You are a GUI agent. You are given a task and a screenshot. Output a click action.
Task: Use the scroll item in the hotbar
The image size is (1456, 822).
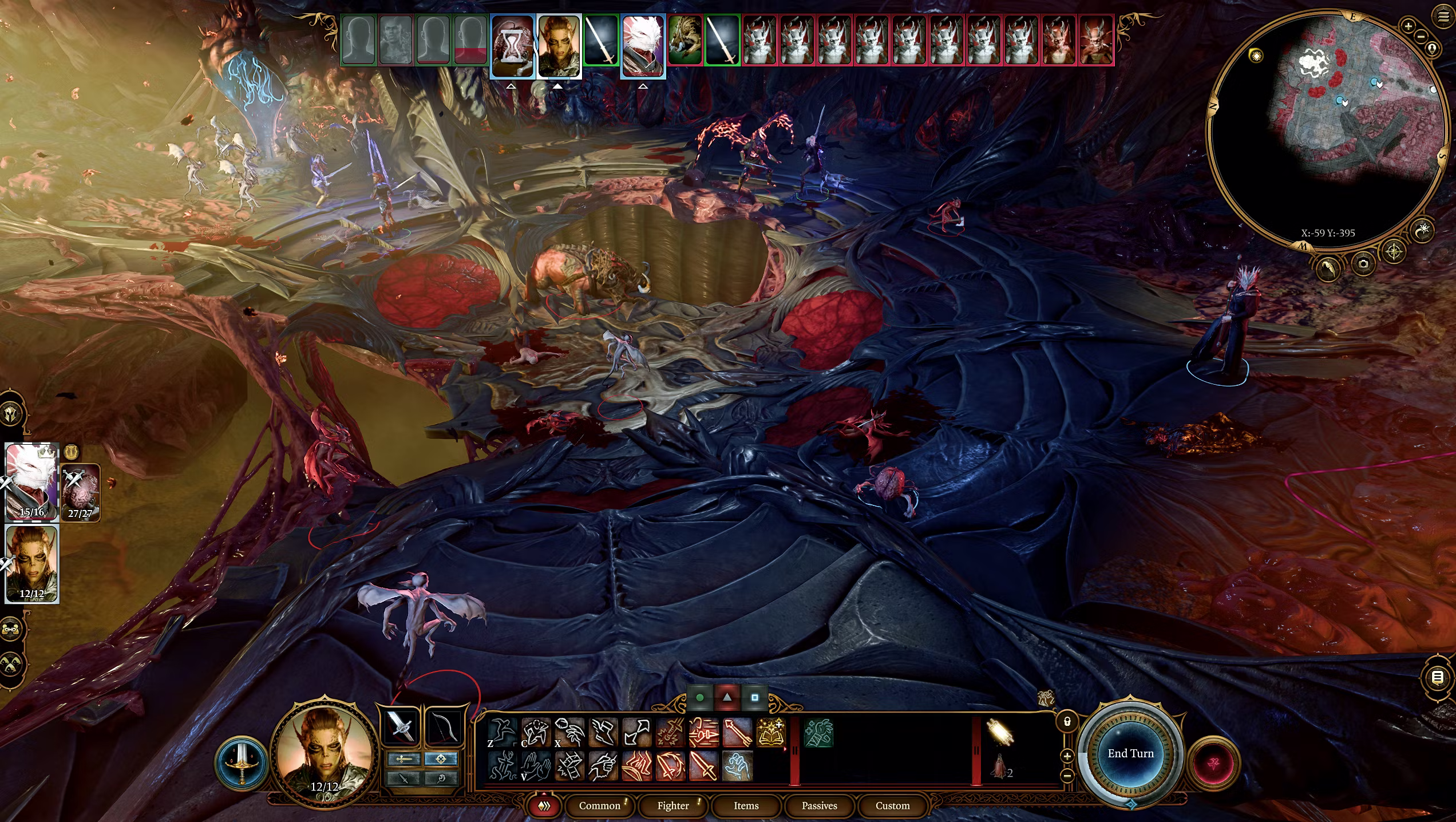point(1000,733)
